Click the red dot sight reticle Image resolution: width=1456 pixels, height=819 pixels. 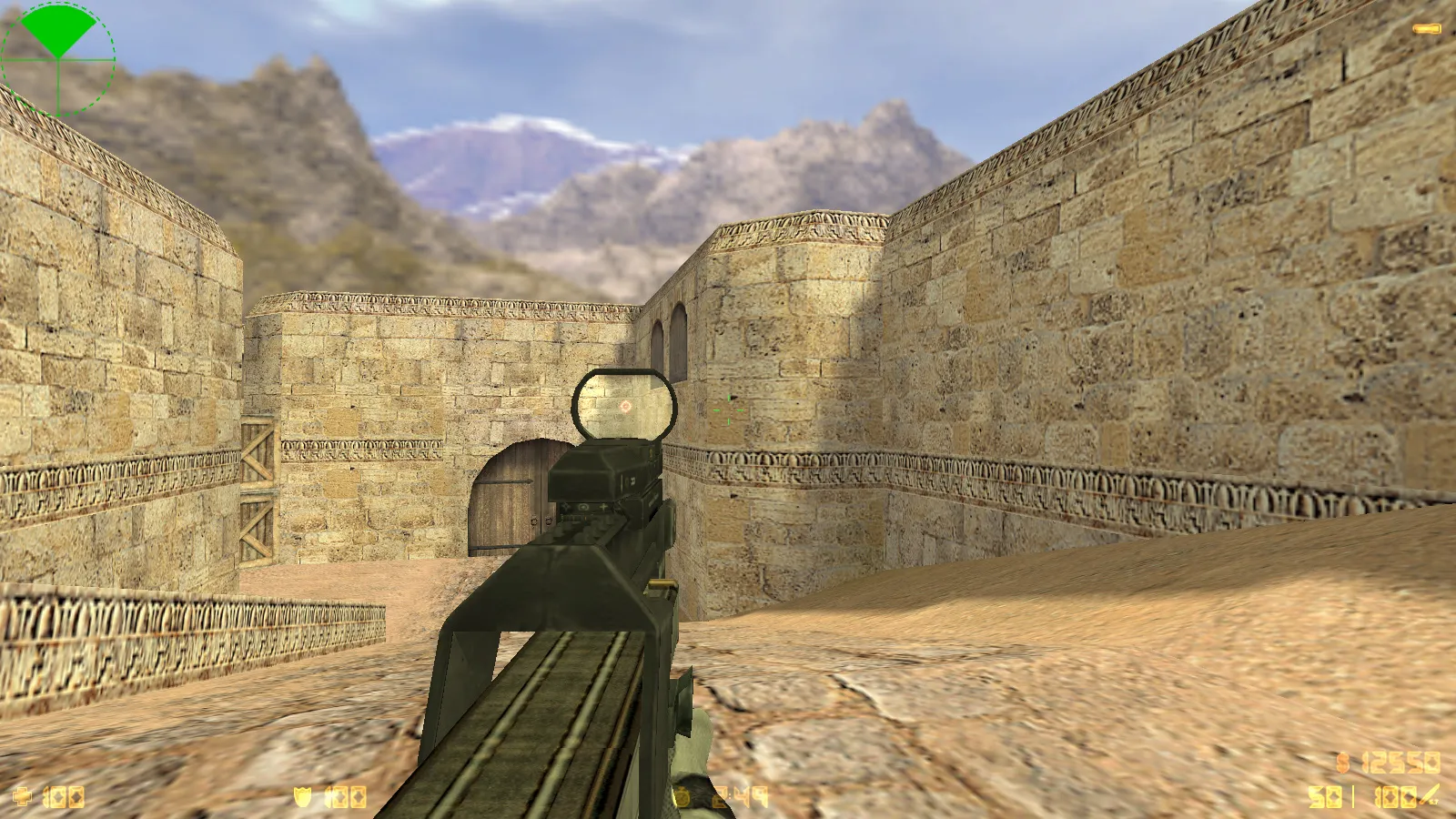tap(626, 407)
